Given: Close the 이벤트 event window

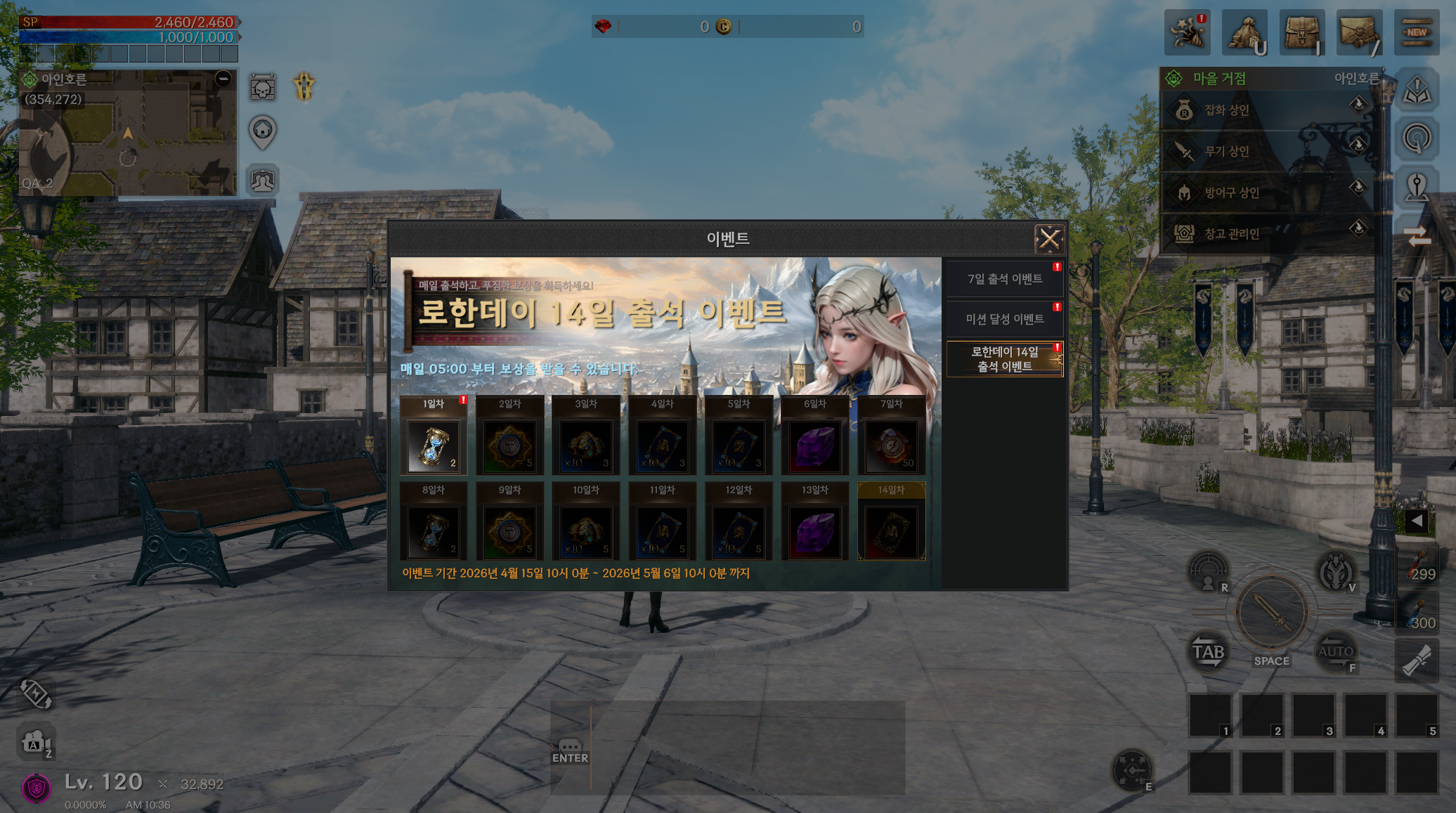Looking at the screenshot, I should pyautogui.click(x=1049, y=239).
